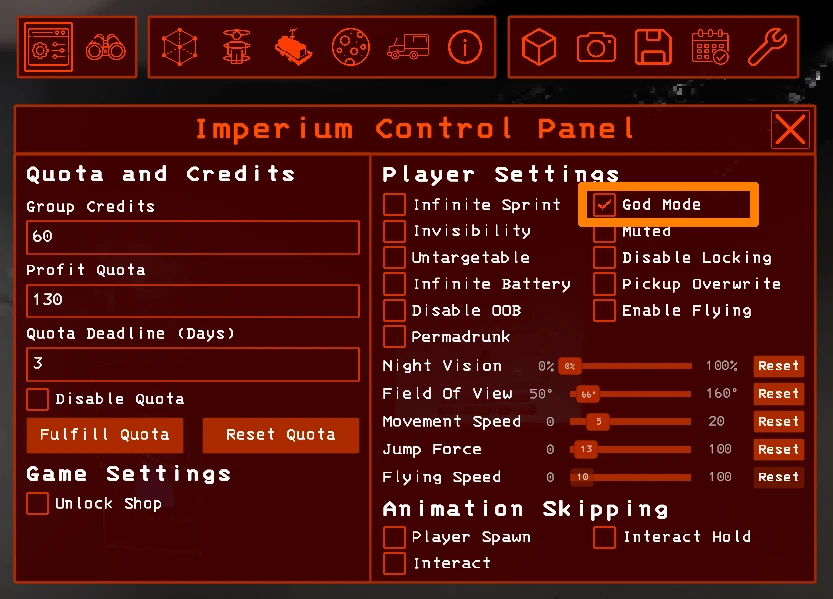Open the wrench tools icon
833x599 pixels.
pyautogui.click(x=767, y=46)
